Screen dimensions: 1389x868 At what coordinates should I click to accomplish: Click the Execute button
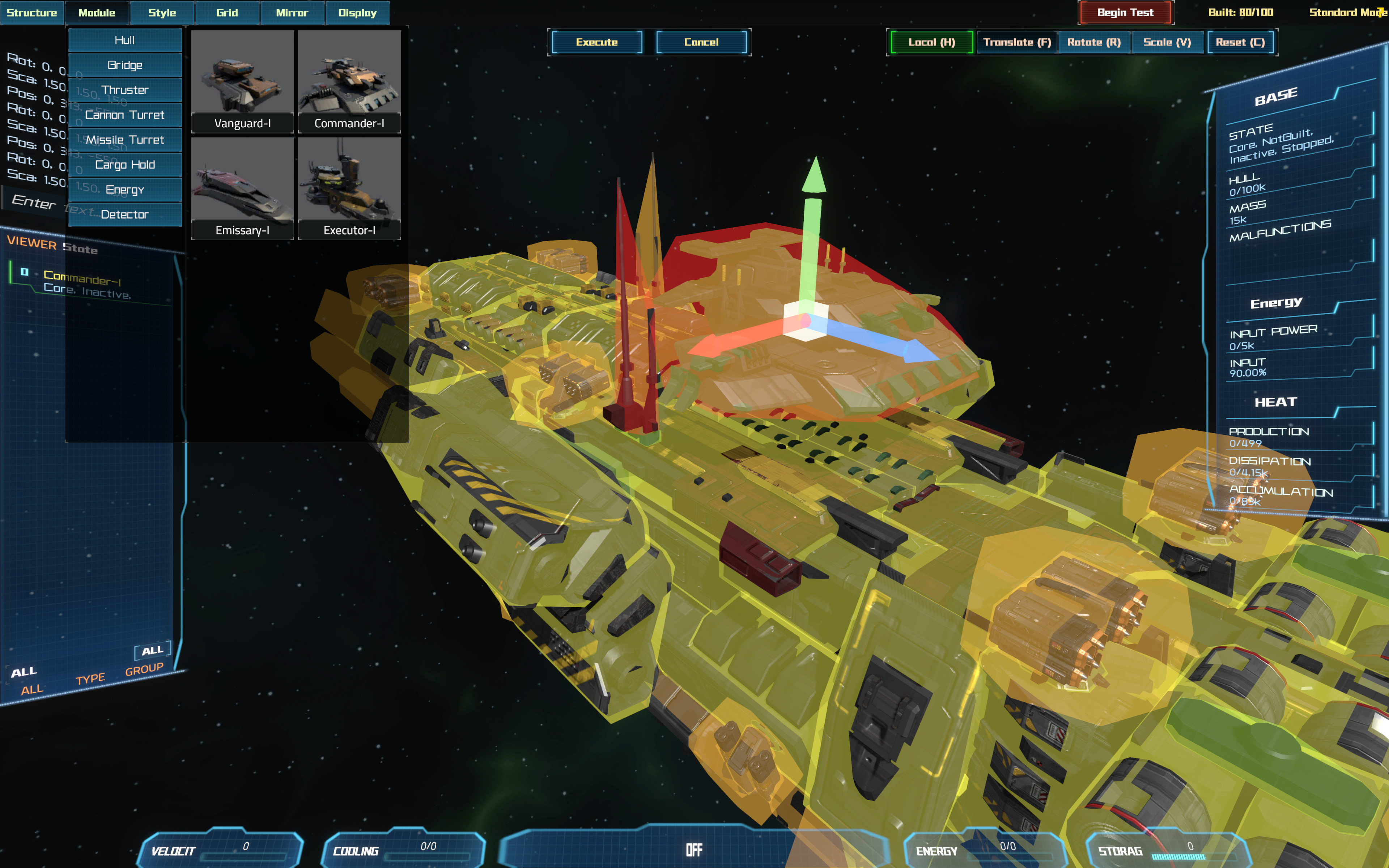tap(597, 42)
